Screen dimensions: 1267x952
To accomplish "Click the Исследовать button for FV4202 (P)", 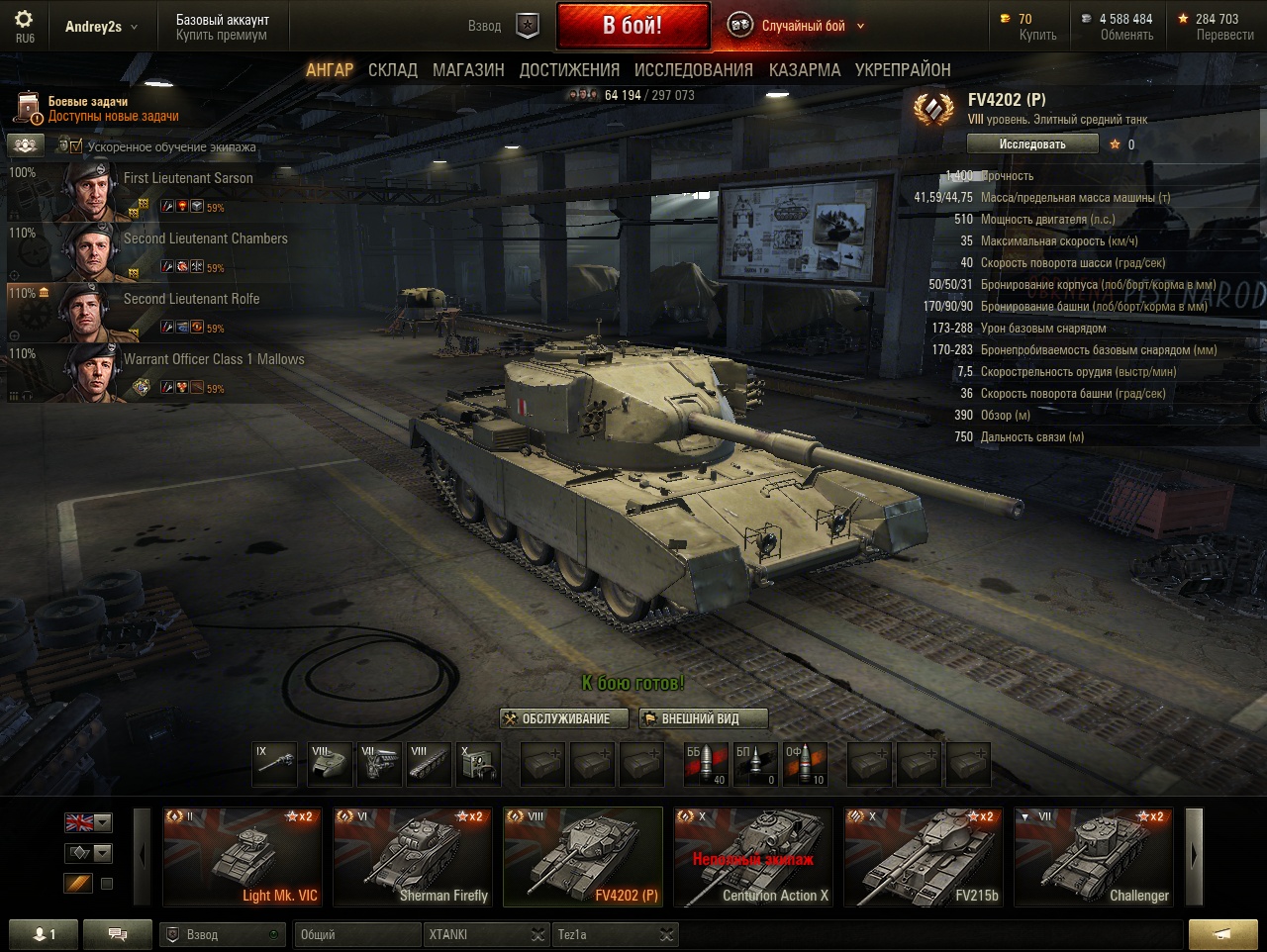I will point(1032,144).
